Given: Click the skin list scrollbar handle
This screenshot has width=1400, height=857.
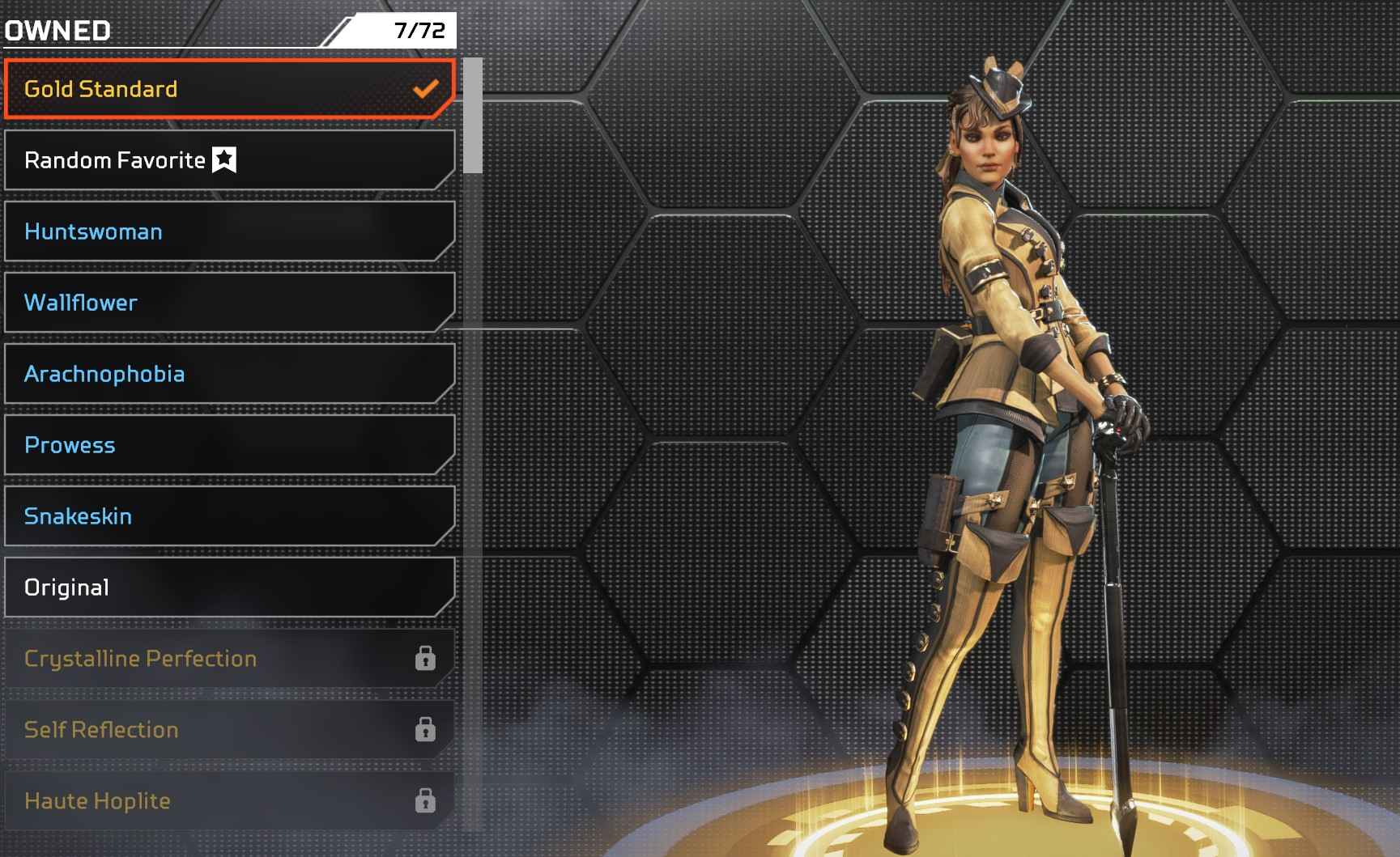Looking at the screenshot, I should click(x=473, y=116).
